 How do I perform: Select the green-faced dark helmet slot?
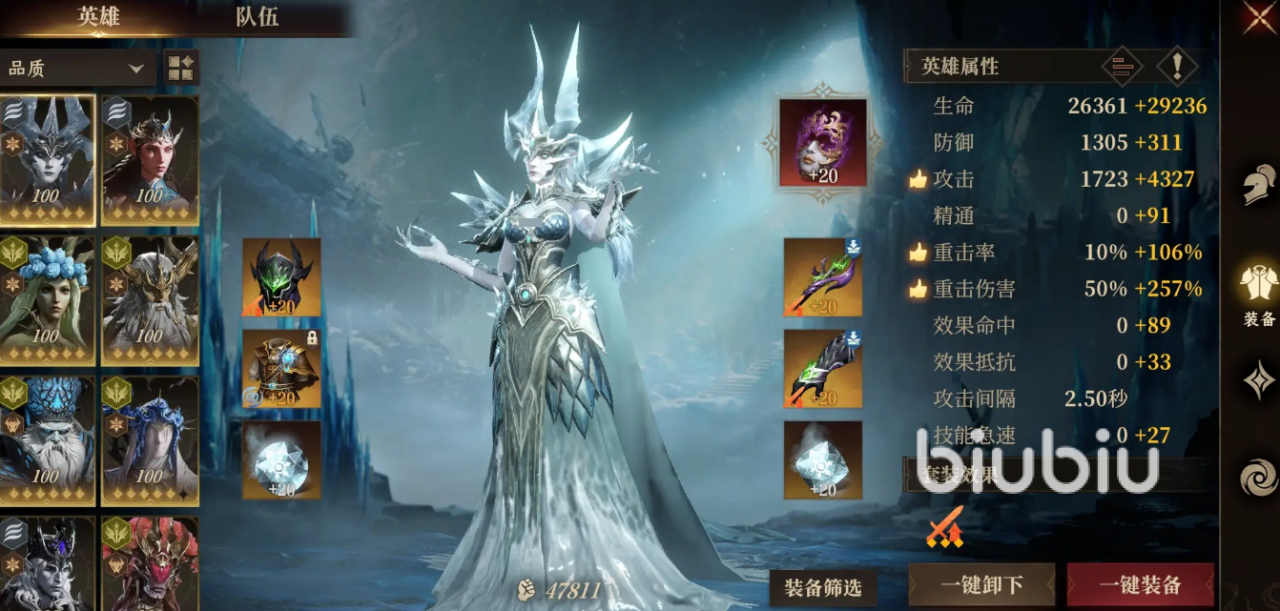[x=281, y=277]
